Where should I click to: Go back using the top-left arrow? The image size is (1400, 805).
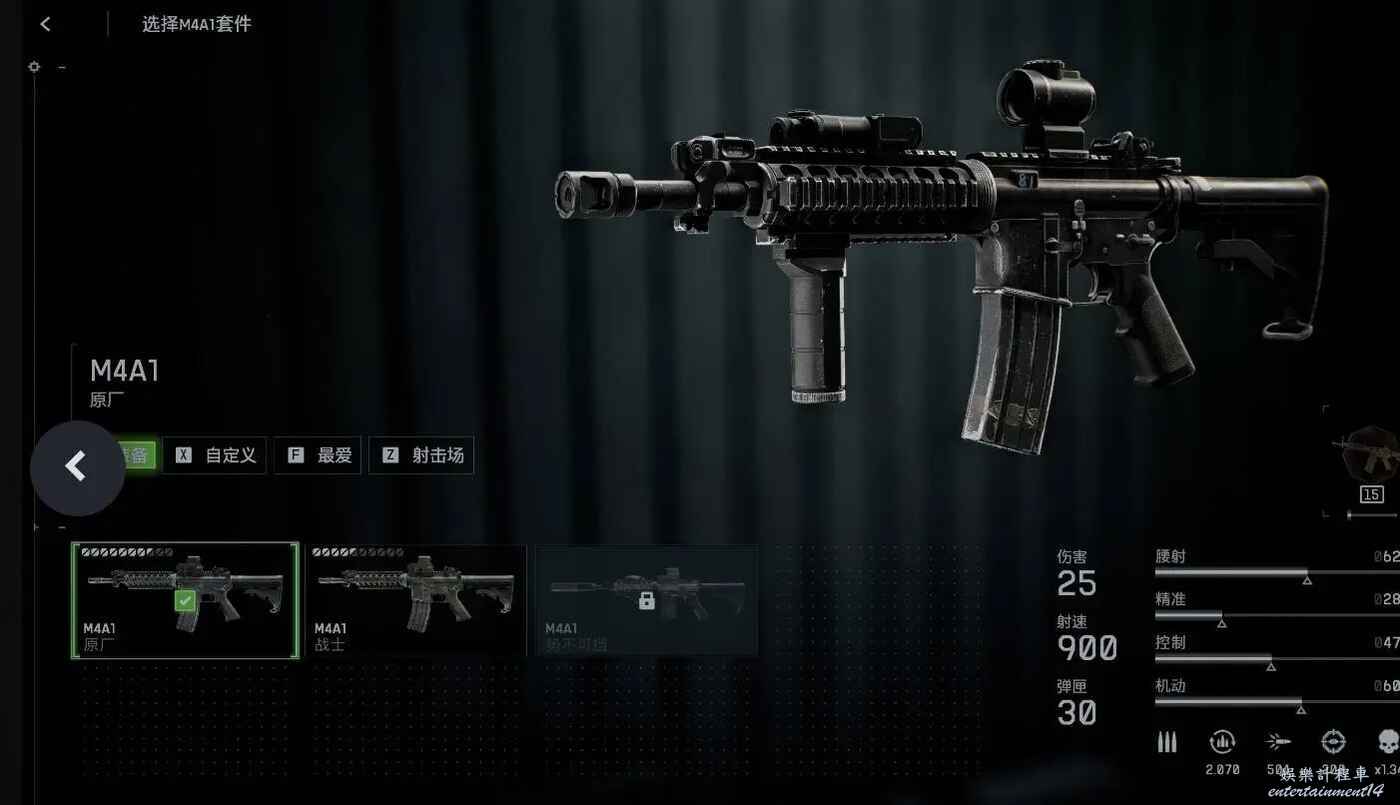click(45, 24)
